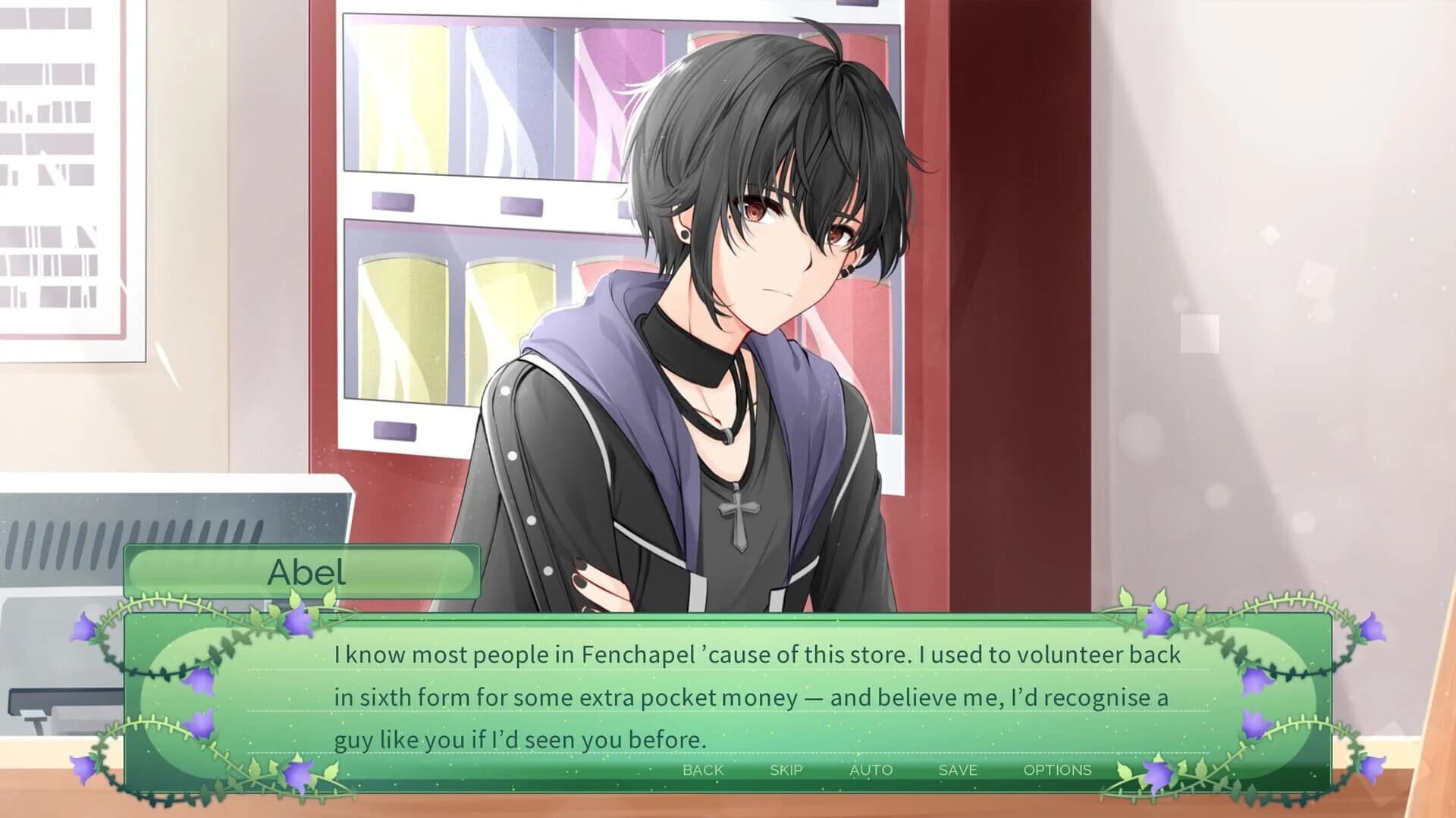The image size is (1456, 818).
Task: Open the SAVE screen
Action: point(957,770)
